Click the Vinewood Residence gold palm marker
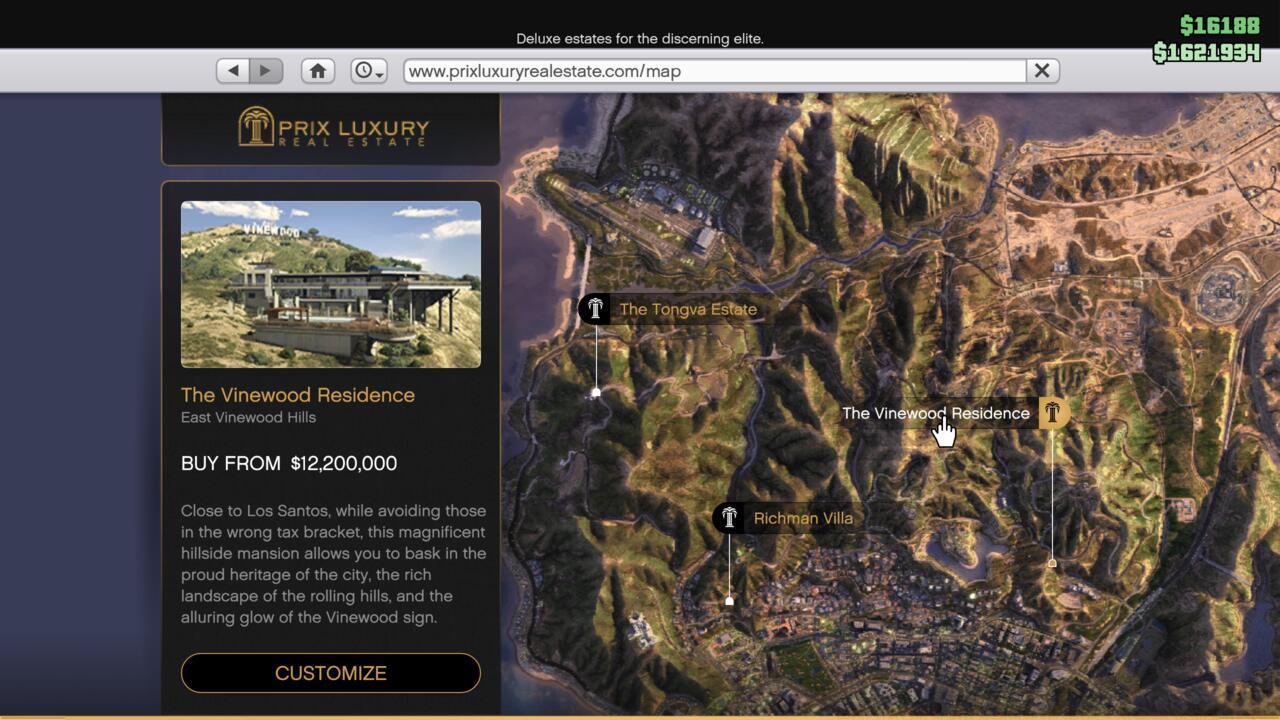 (x=1052, y=412)
